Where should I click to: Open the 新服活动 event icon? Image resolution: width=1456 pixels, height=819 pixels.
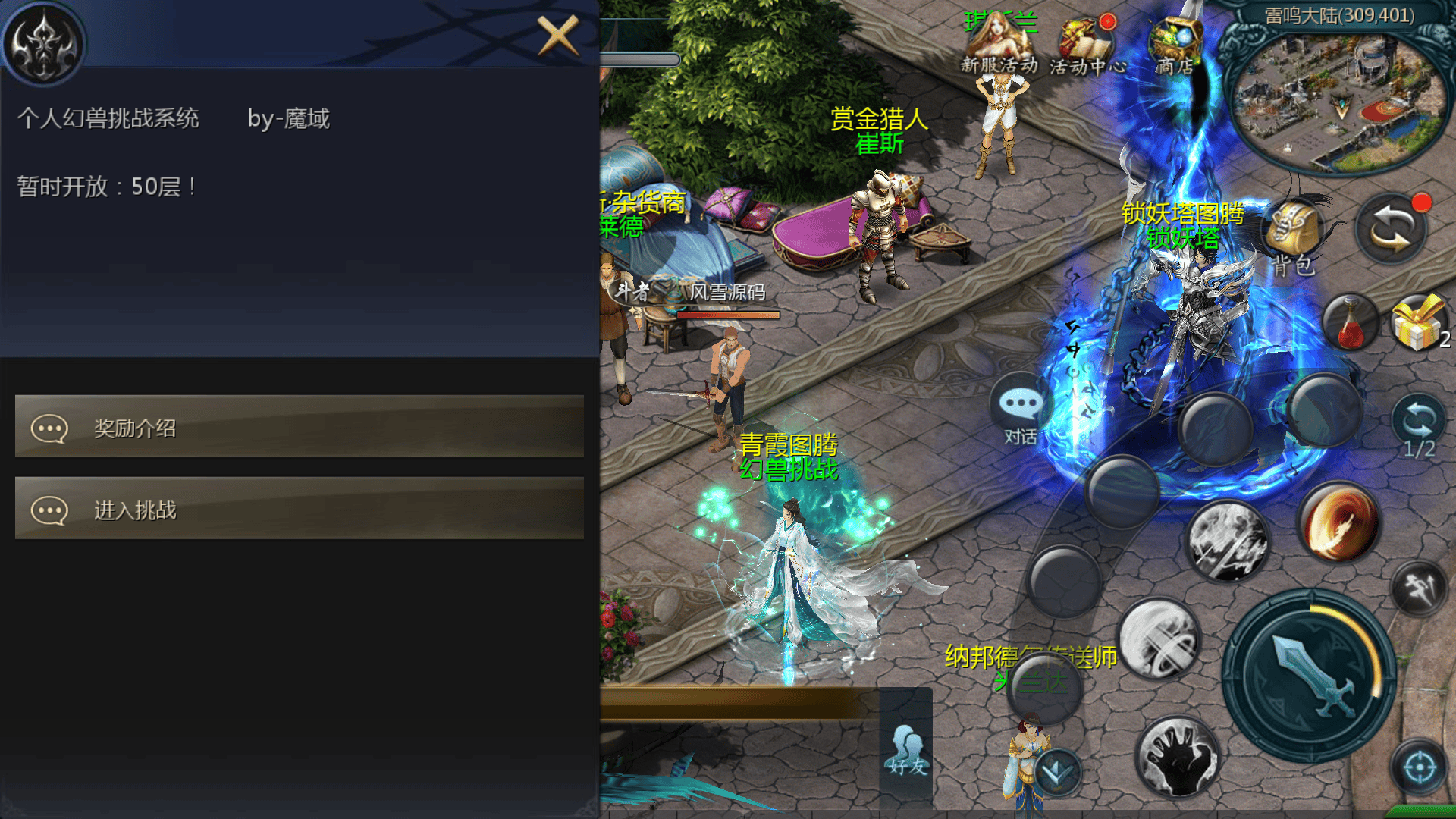[x=998, y=45]
